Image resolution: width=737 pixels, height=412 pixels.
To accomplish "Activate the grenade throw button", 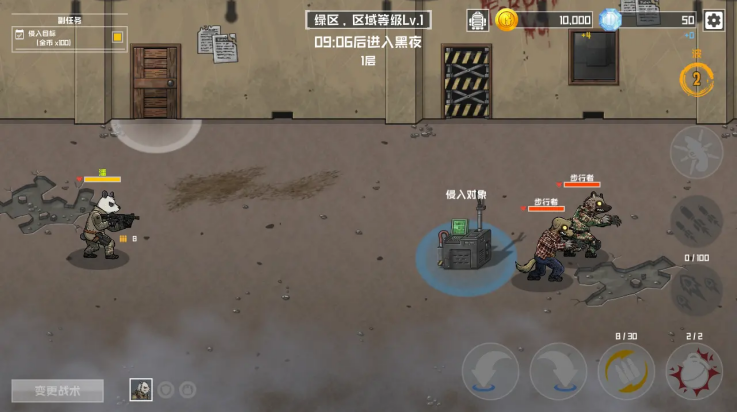I will pos(694,372).
